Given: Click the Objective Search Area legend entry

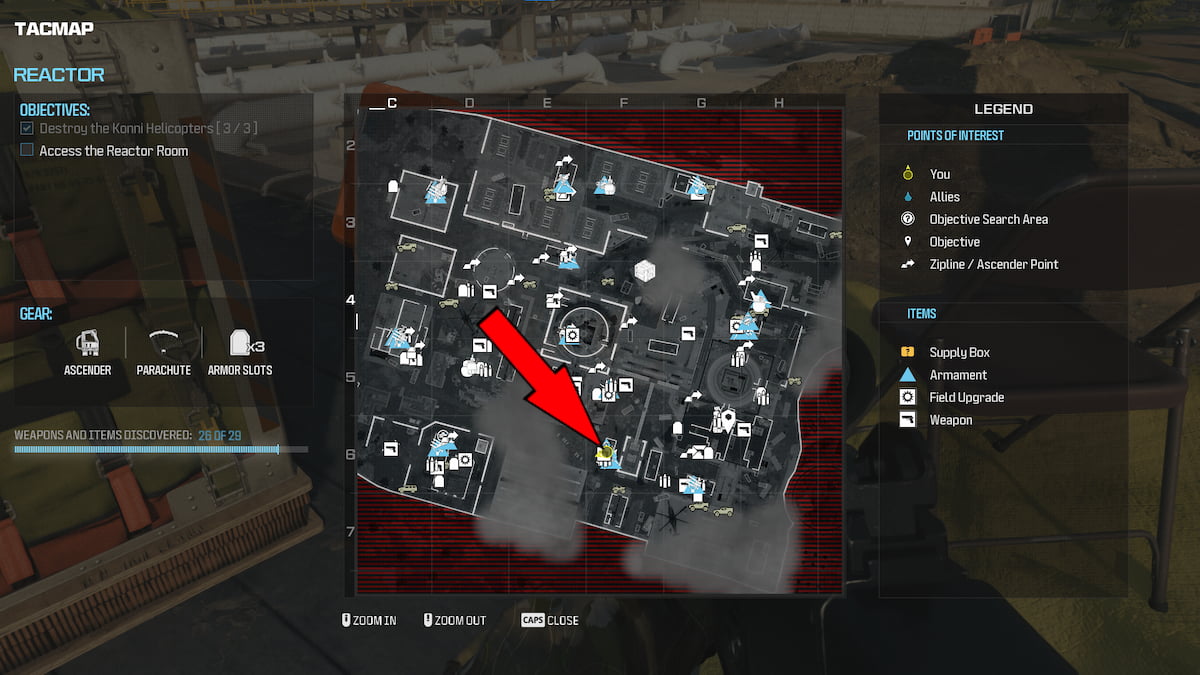Looking at the screenshot, I should tap(988, 219).
